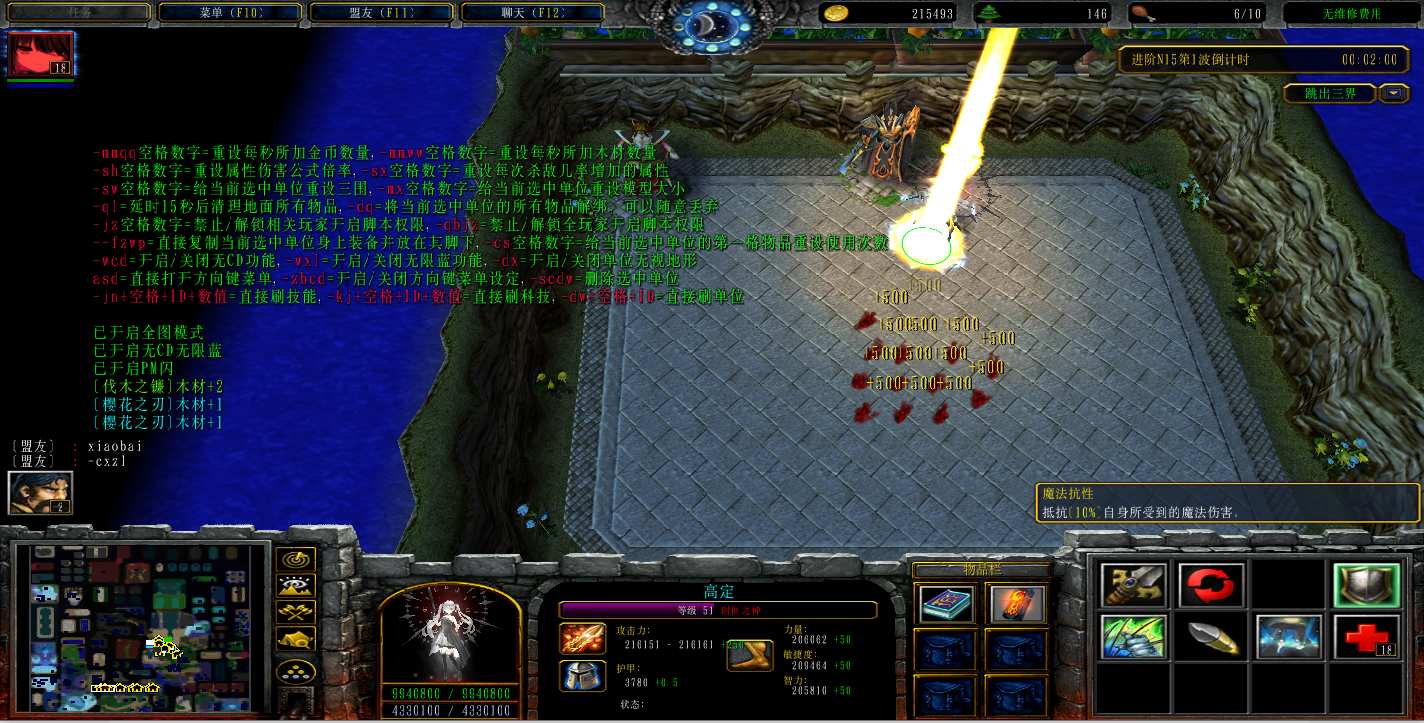
Task: Open the 菜单 (F10) game menu
Action: 229,13
